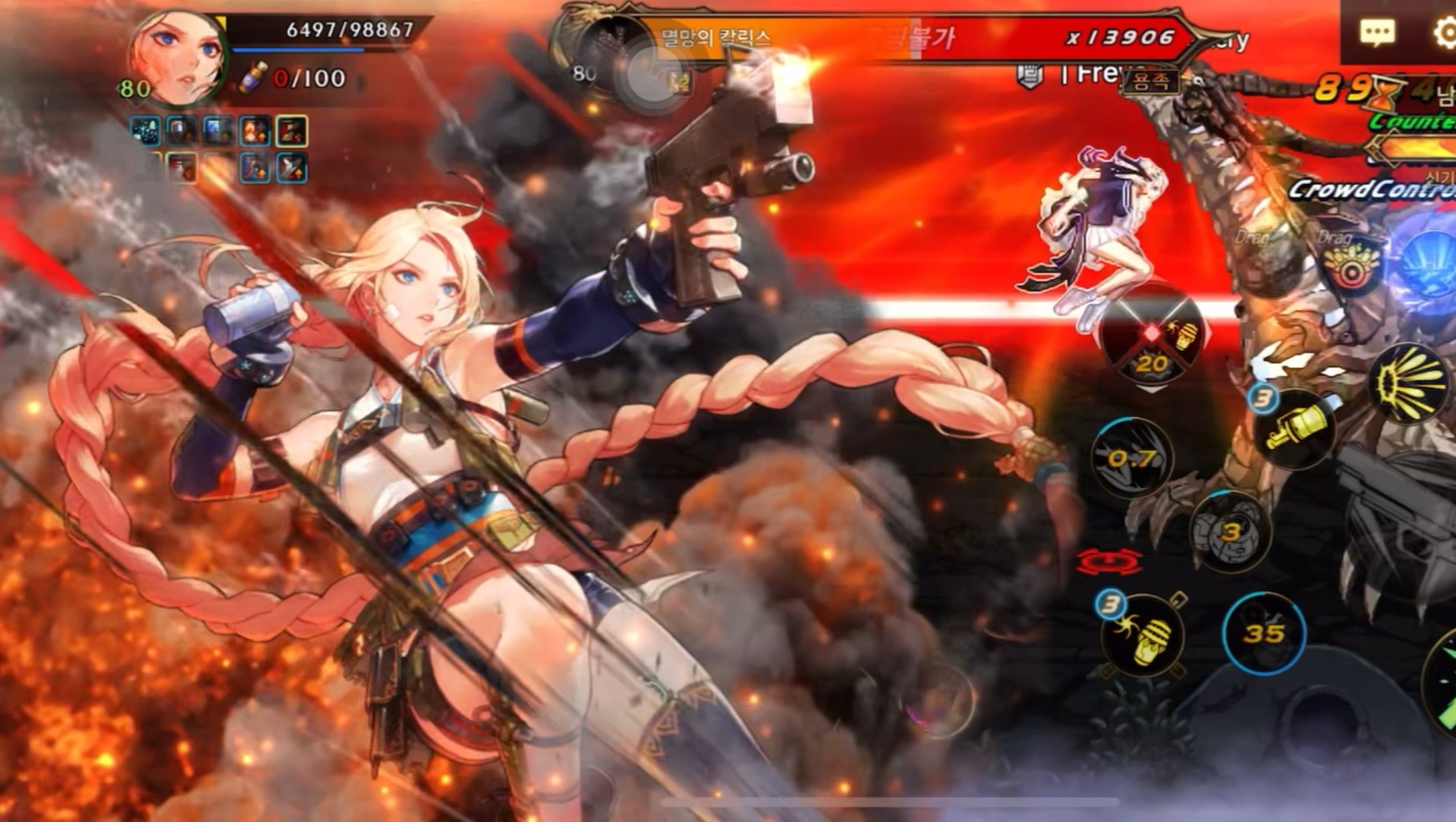
Task: Use the purple potion bottle
Action: tap(251, 79)
